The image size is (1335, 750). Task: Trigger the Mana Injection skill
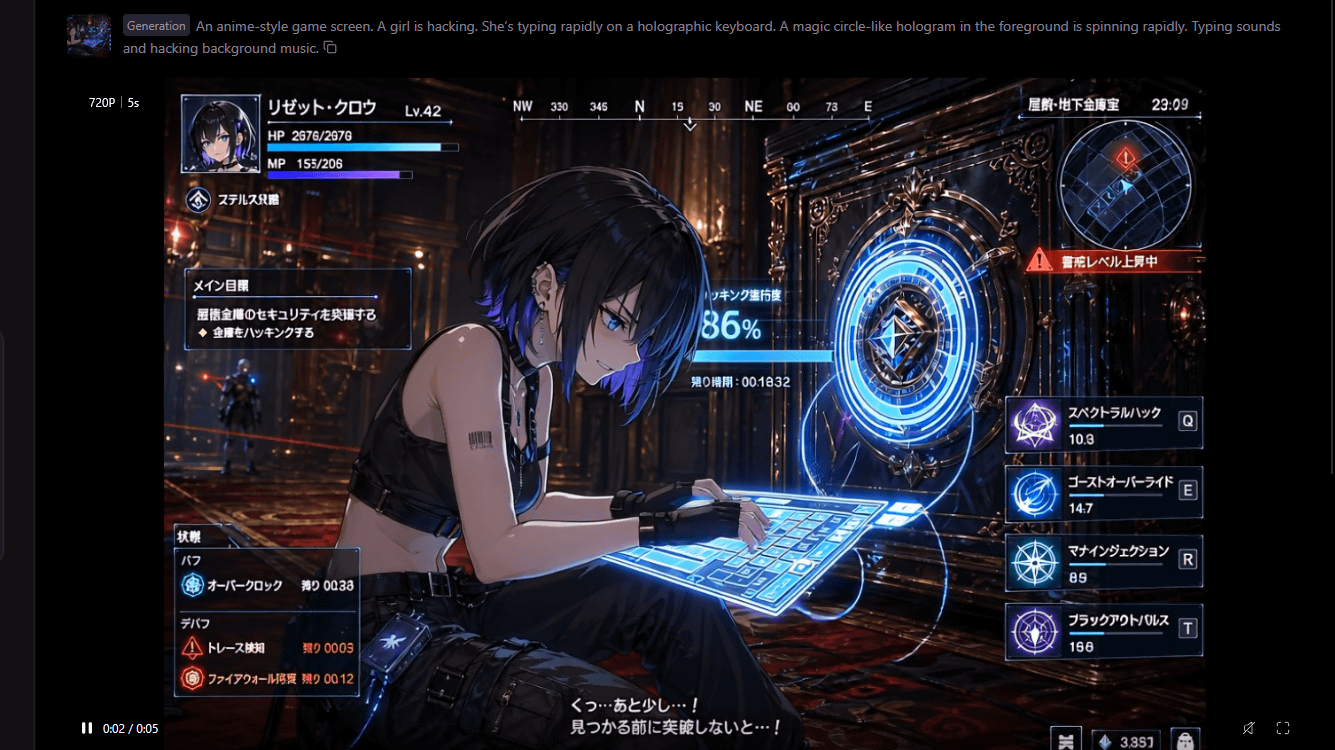tap(1034, 563)
